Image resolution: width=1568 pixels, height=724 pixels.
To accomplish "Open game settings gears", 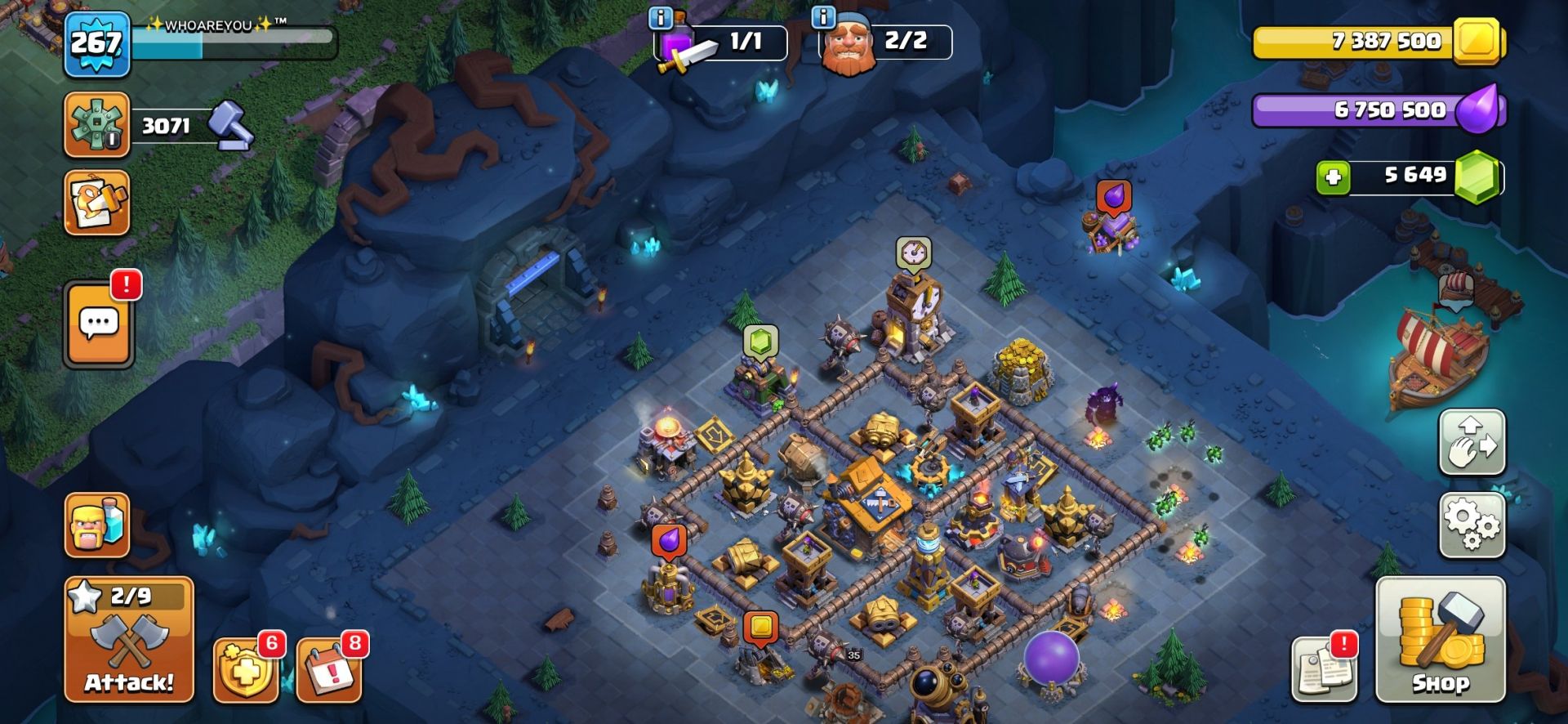I will coord(1472,525).
